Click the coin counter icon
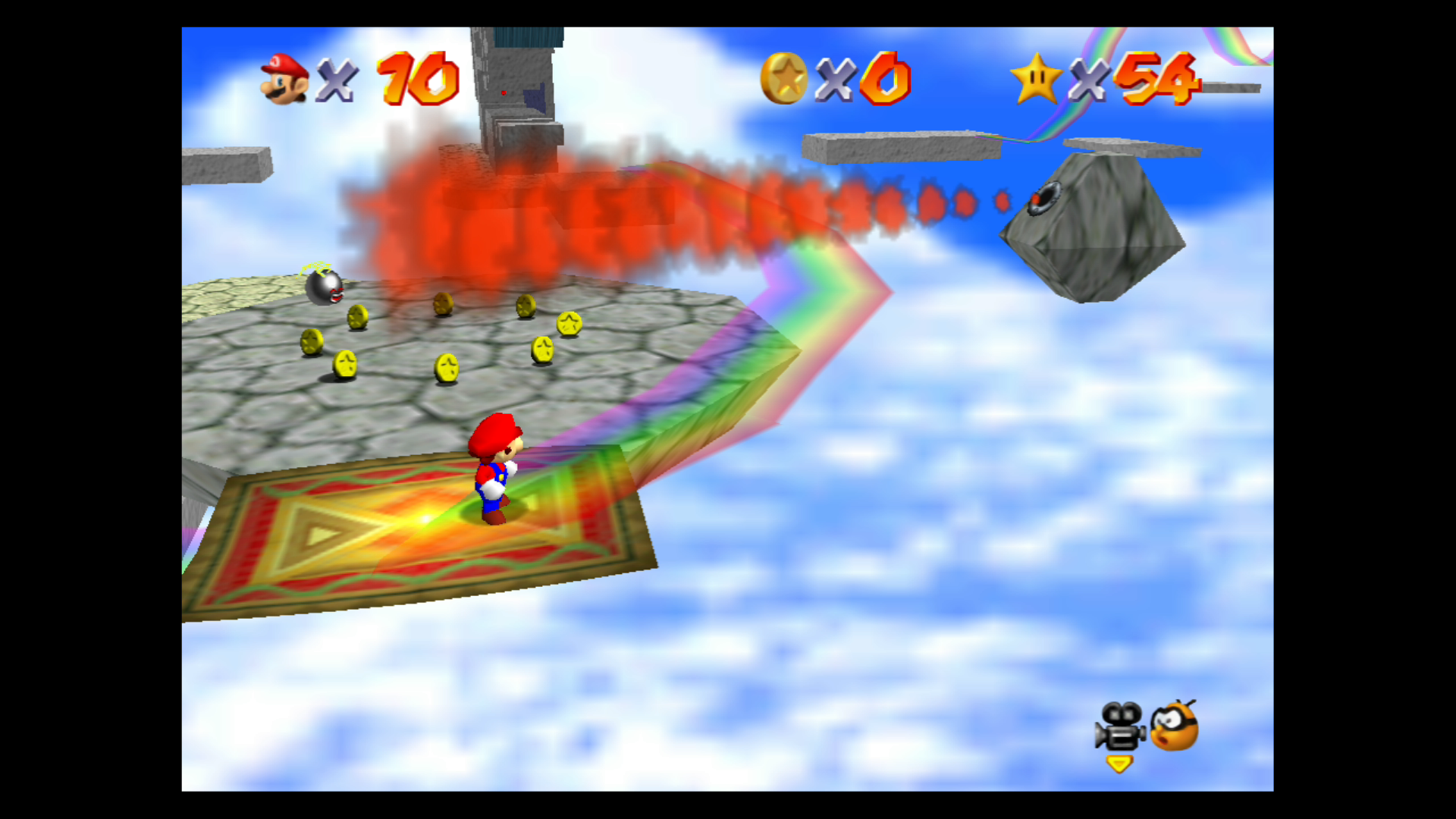The image size is (1456, 819). click(786, 78)
